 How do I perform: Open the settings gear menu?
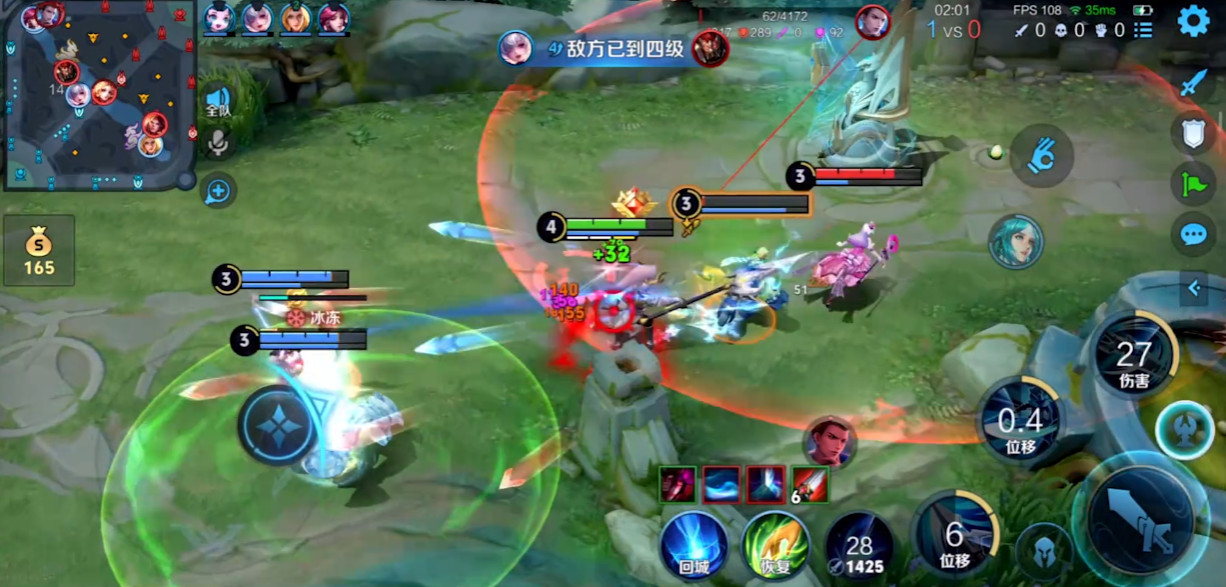(x=1193, y=21)
